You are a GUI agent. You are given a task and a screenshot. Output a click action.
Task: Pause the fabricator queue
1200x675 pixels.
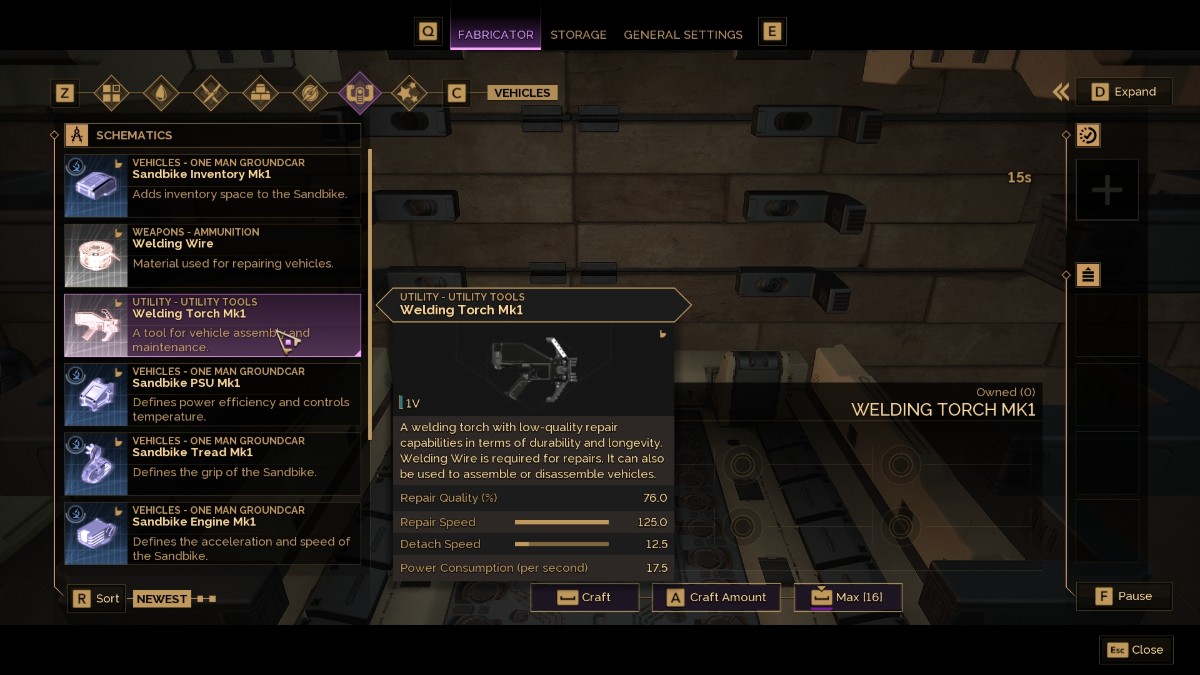click(1124, 596)
